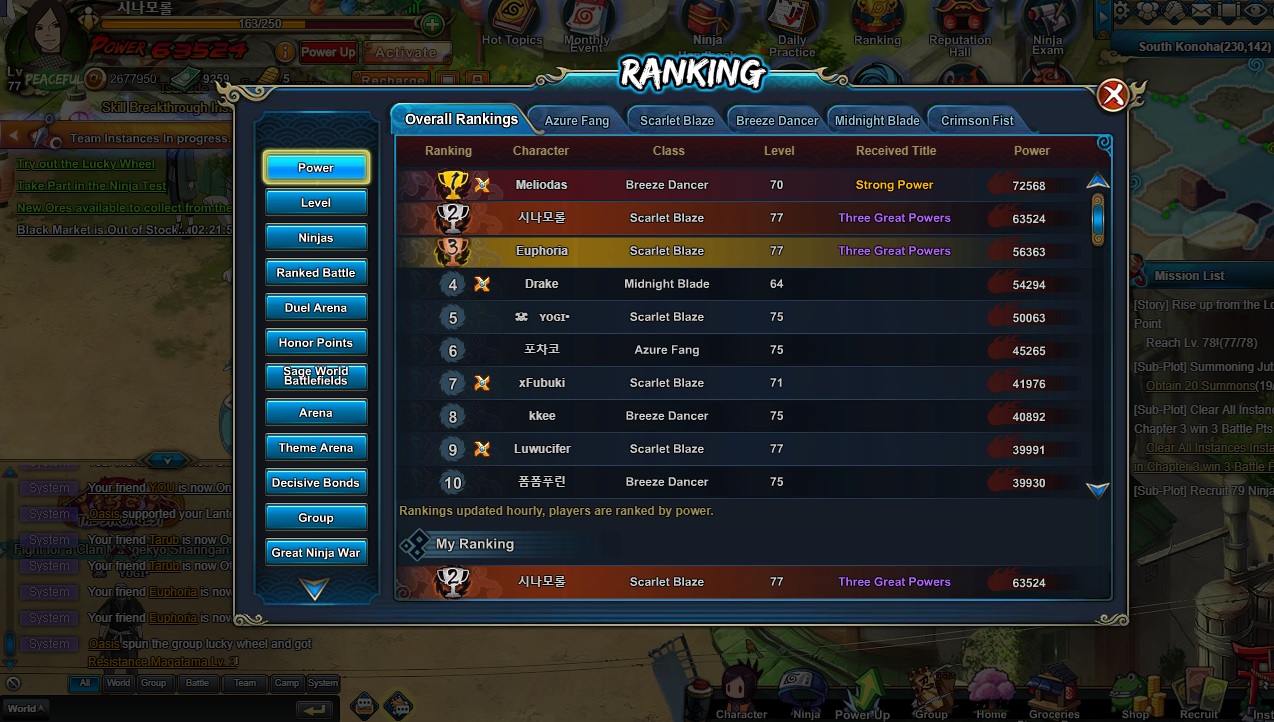Image resolution: width=1274 pixels, height=722 pixels.
Task: Open Sage World Battlefields rankings
Action: click(316, 377)
